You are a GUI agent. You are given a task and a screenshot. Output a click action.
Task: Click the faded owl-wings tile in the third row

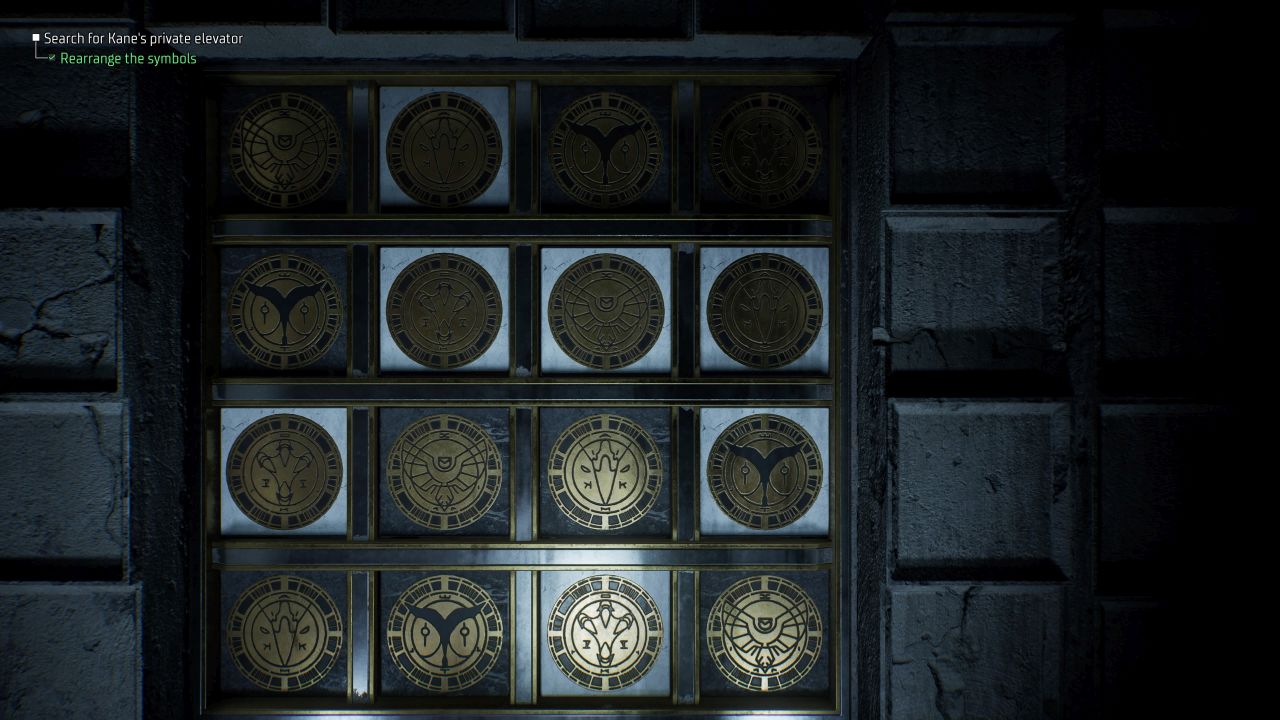[445, 470]
